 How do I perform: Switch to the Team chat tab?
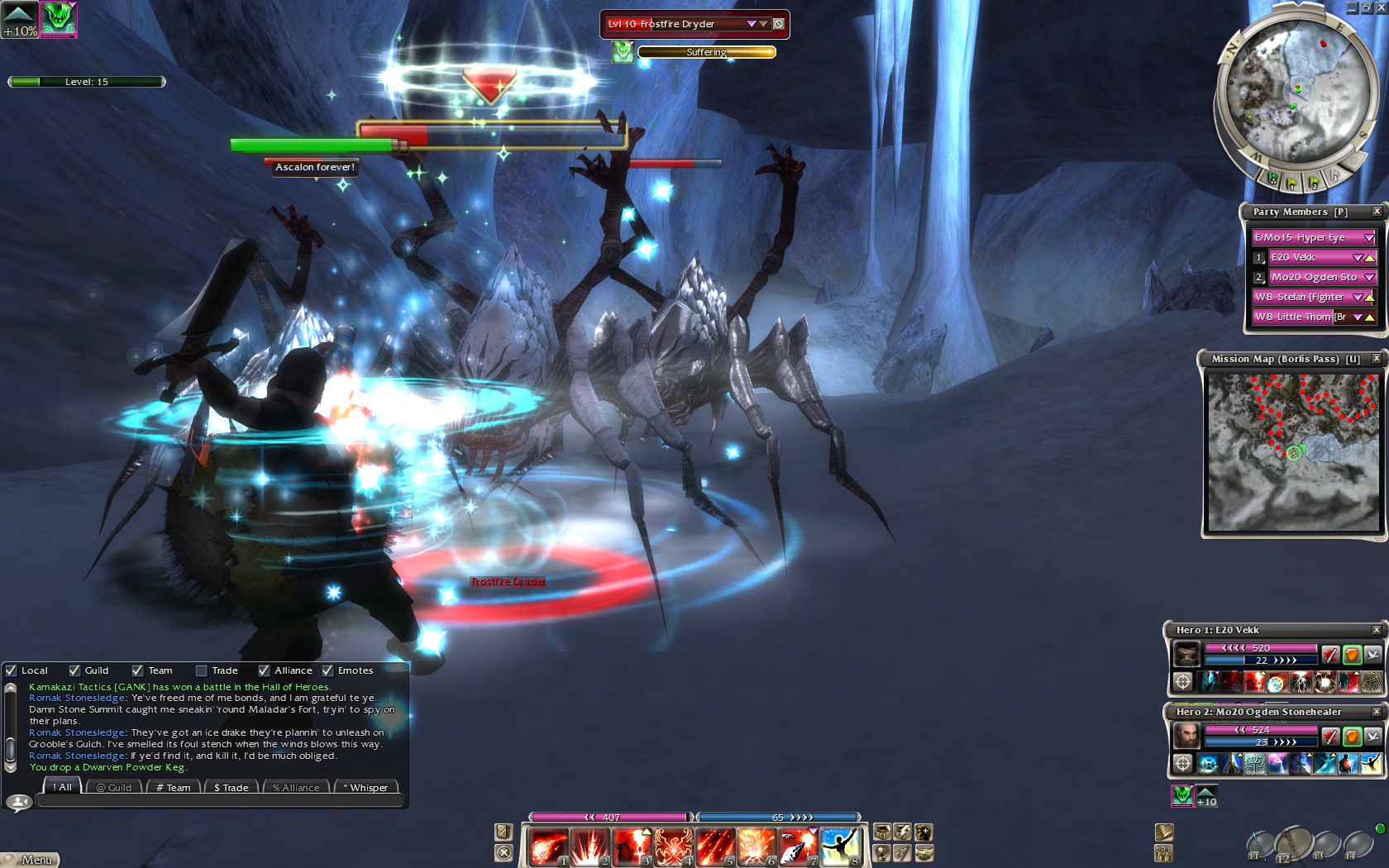click(x=174, y=788)
